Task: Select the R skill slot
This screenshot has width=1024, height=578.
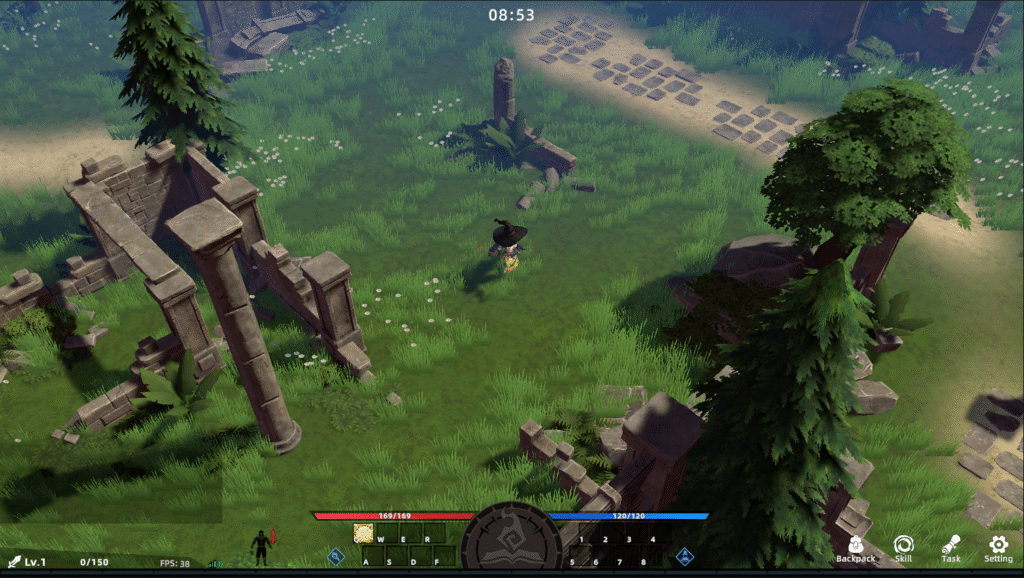Action: coord(433,534)
